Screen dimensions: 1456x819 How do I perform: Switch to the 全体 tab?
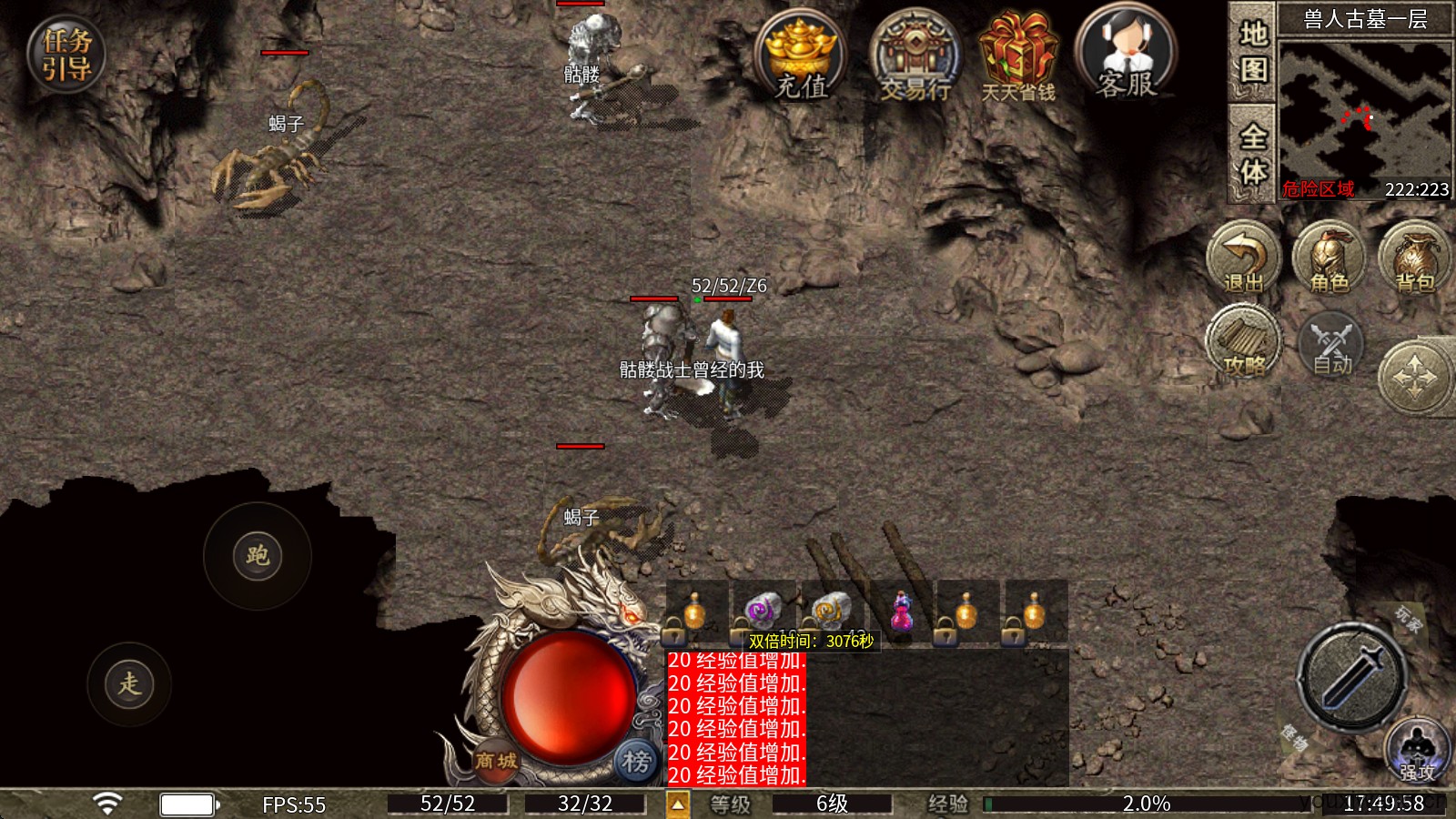pyautogui.click(x=1253, y=153)
